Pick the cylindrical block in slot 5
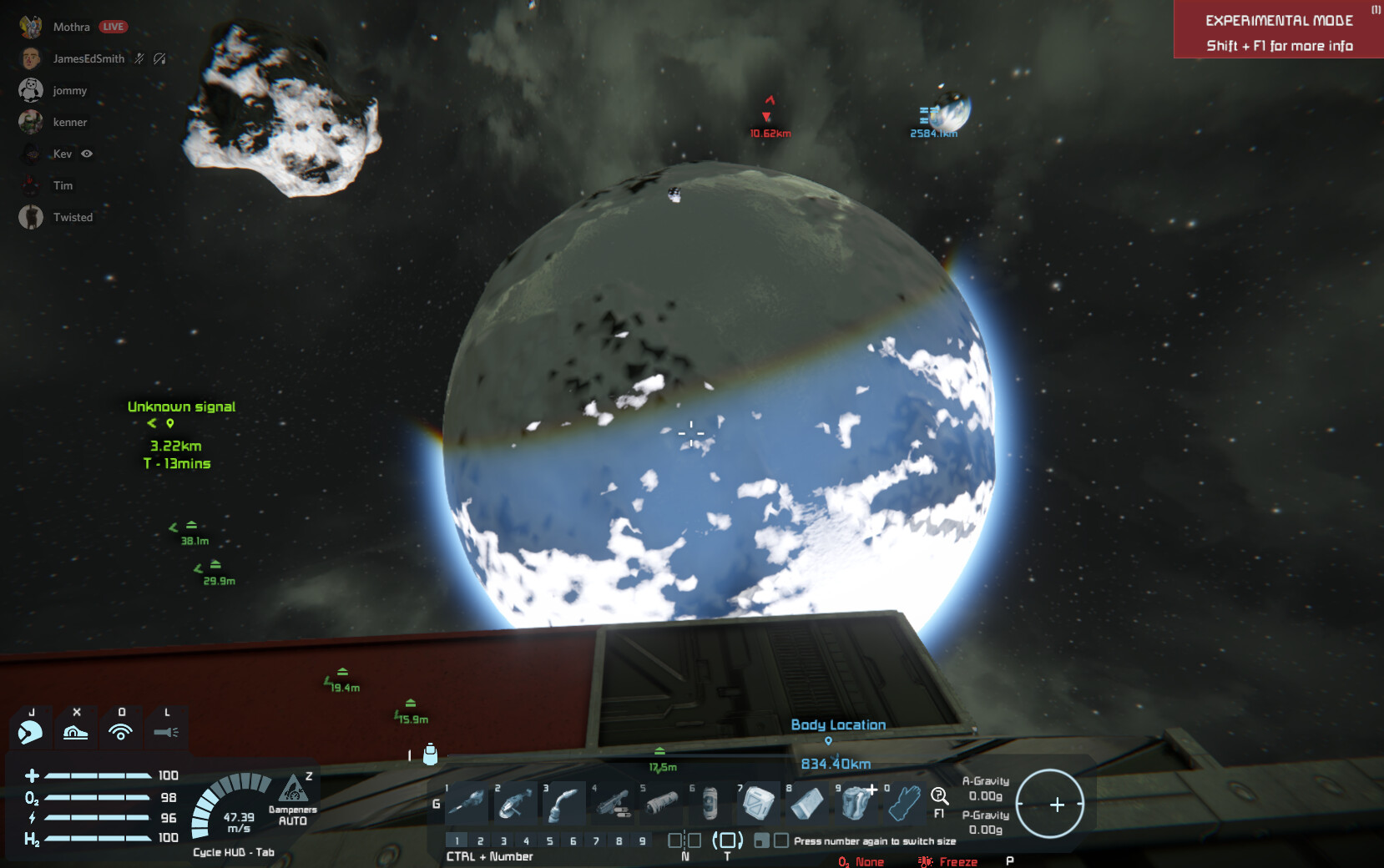This screenshot has width=1384, height=868. coord(661,803)
